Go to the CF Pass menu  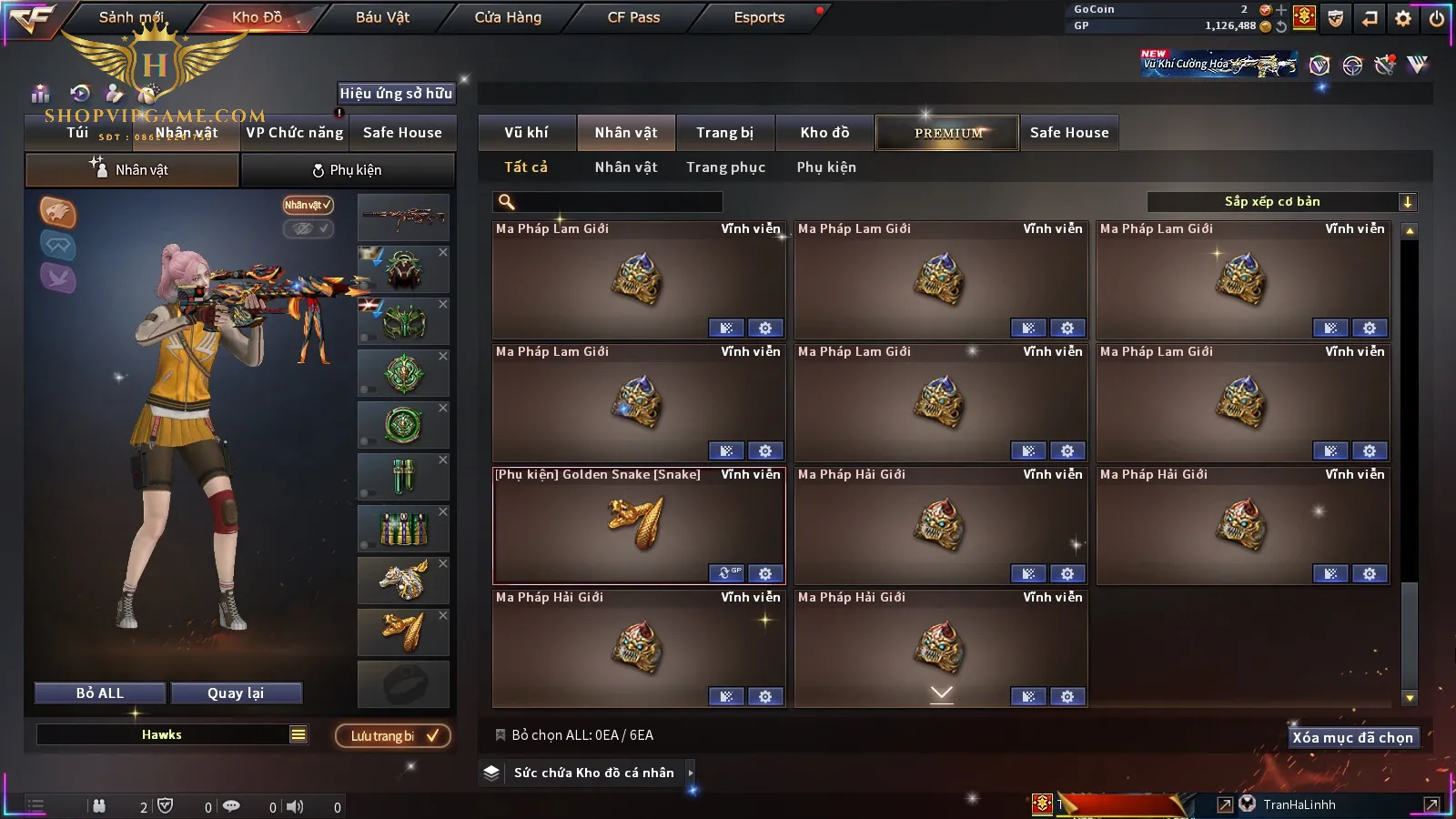tap(633, 17)
